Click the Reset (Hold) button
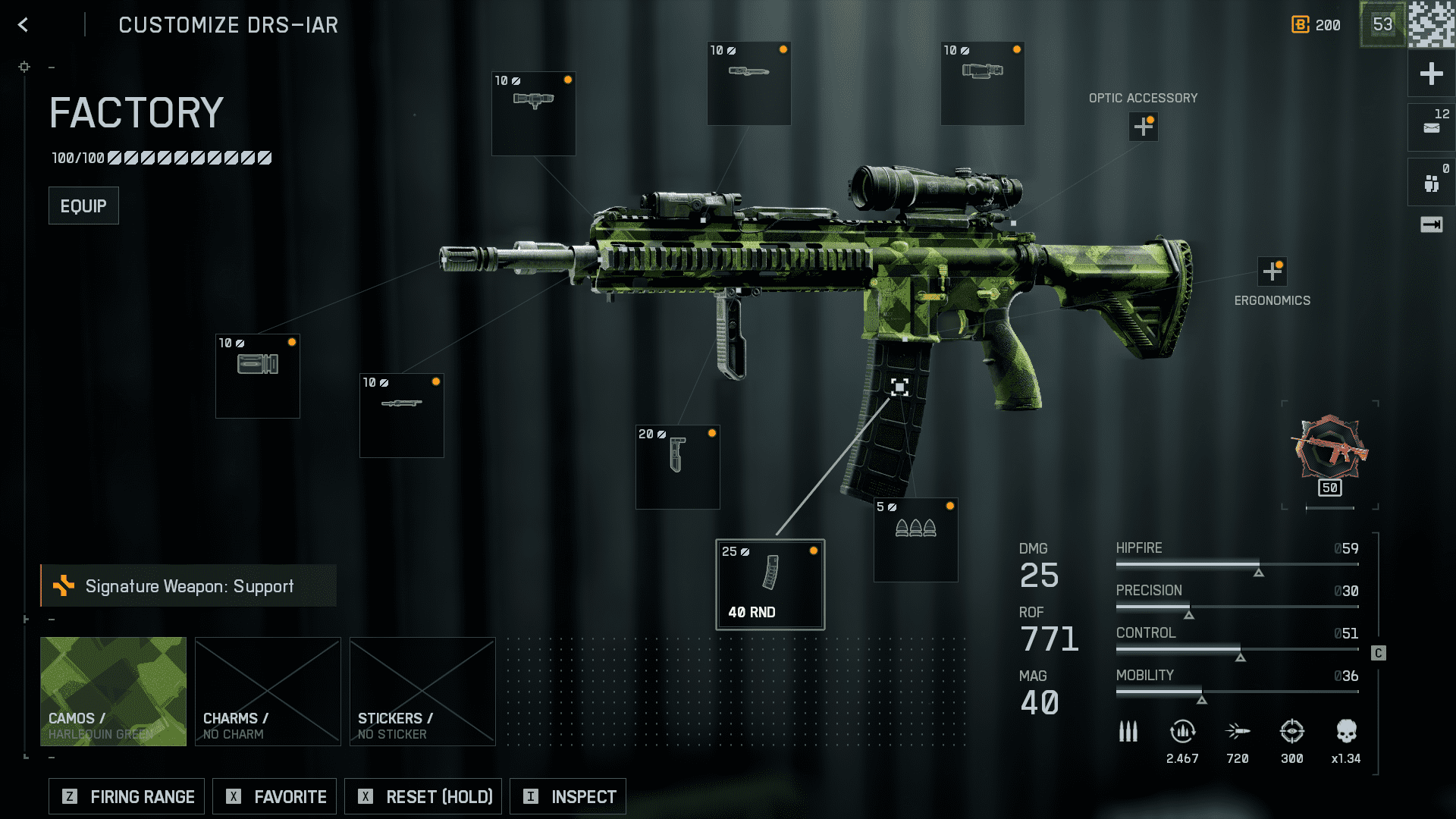Viewport: 1456px width, 819px height. (423, 796)
